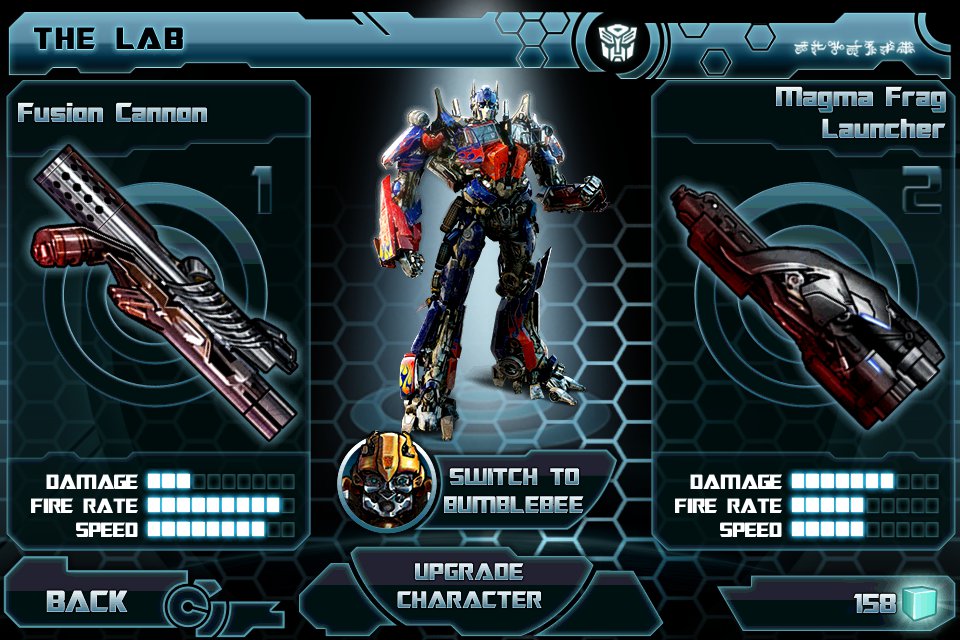Switch to Bumblebee

[x=514, y=490]
